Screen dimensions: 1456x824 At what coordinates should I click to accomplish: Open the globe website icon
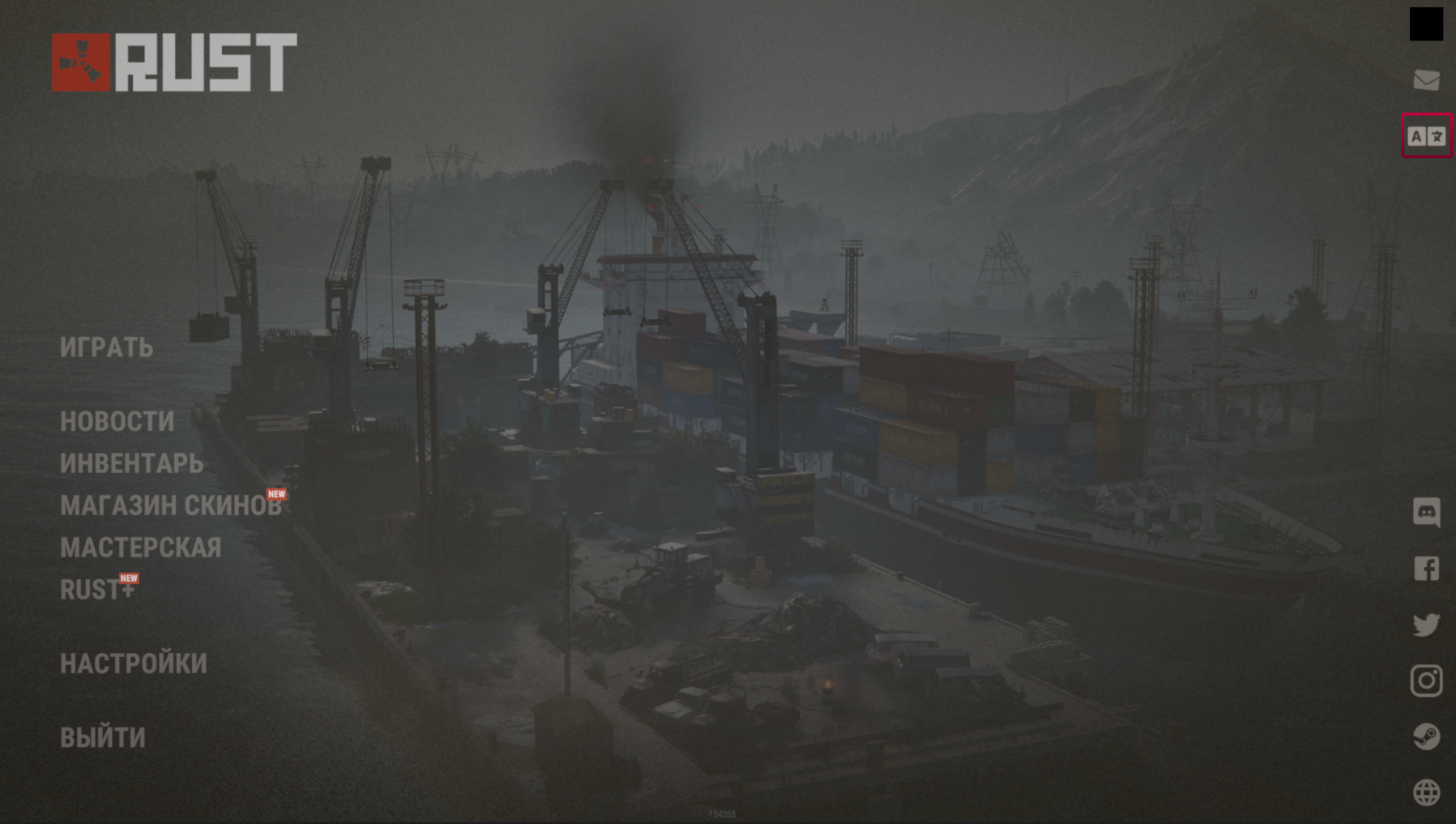(x=1426, y=792)
